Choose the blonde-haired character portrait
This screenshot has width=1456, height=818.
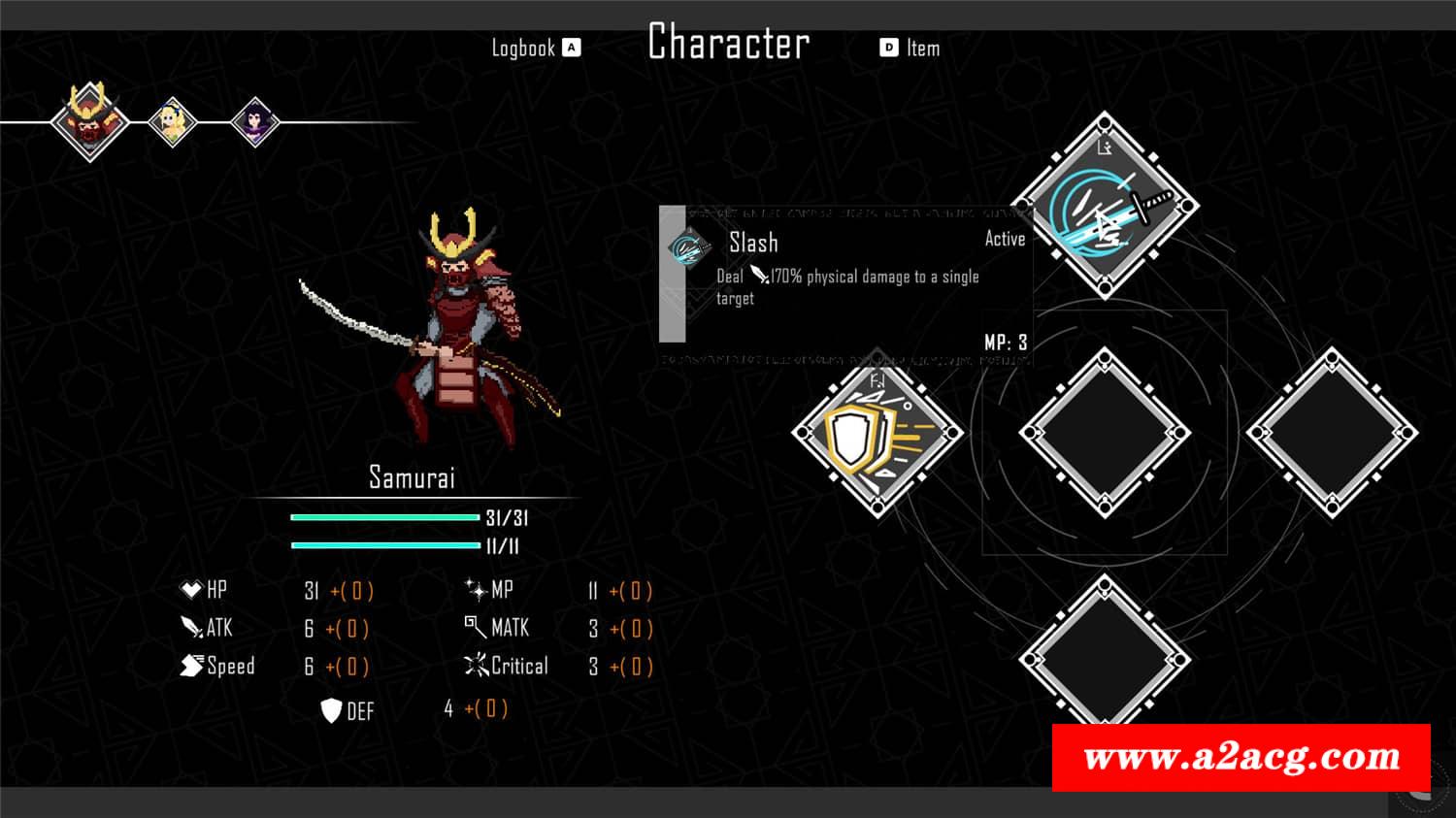(x=174, y=122)
